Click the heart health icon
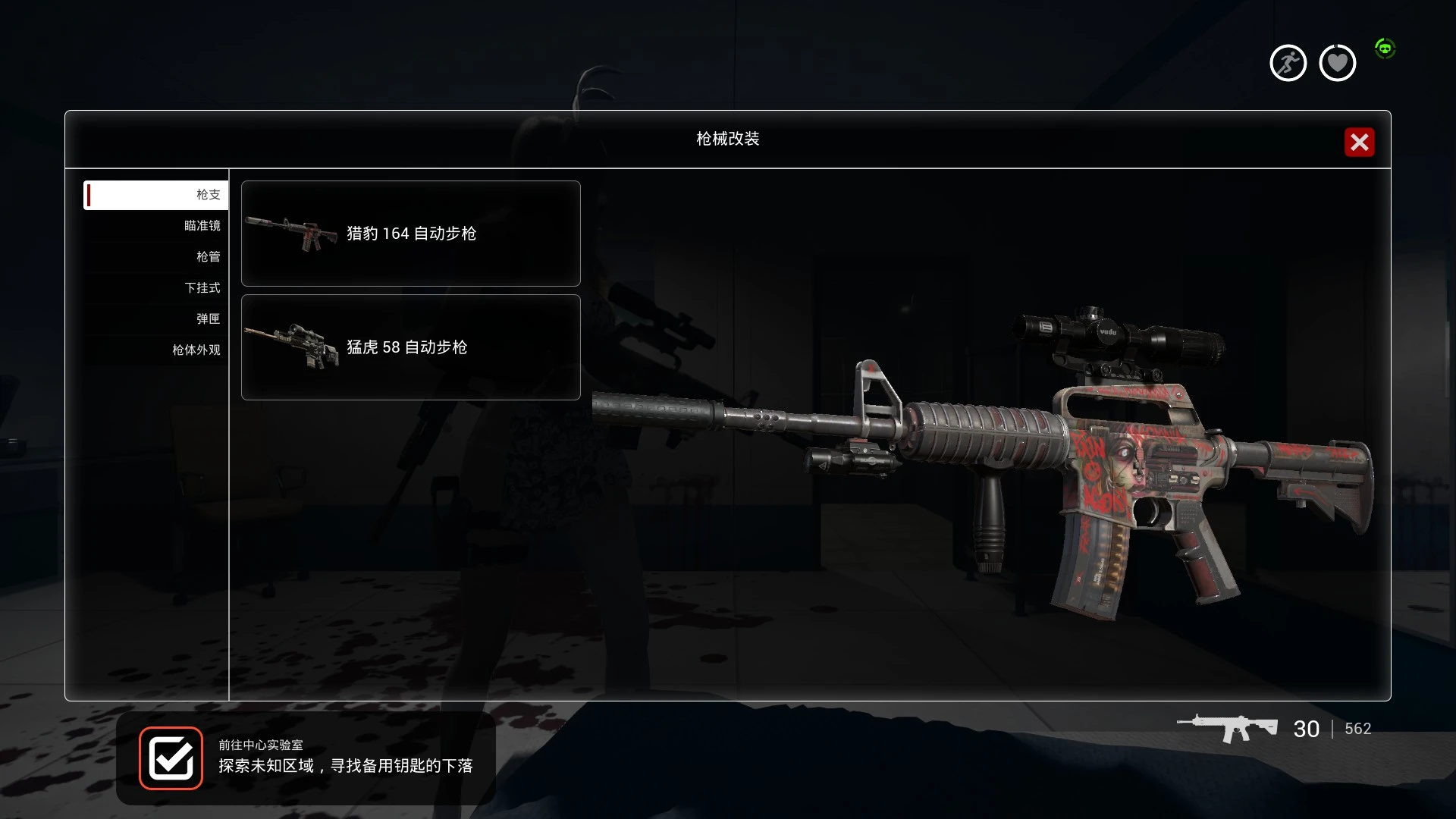This screenshot has width=1456, height=819. point(1337,63)
